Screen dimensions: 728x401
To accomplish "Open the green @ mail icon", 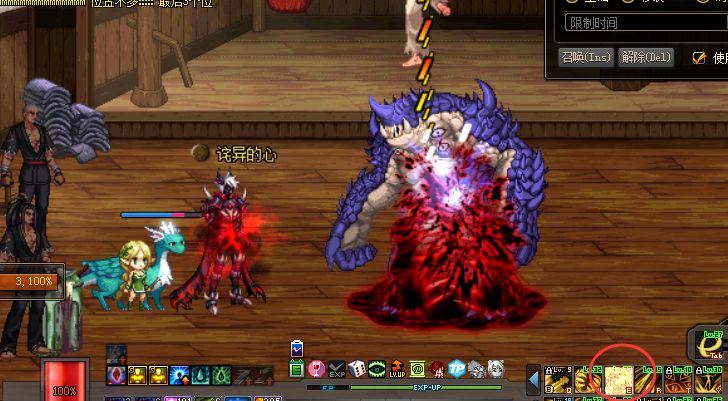I will (x=417, y=369).
